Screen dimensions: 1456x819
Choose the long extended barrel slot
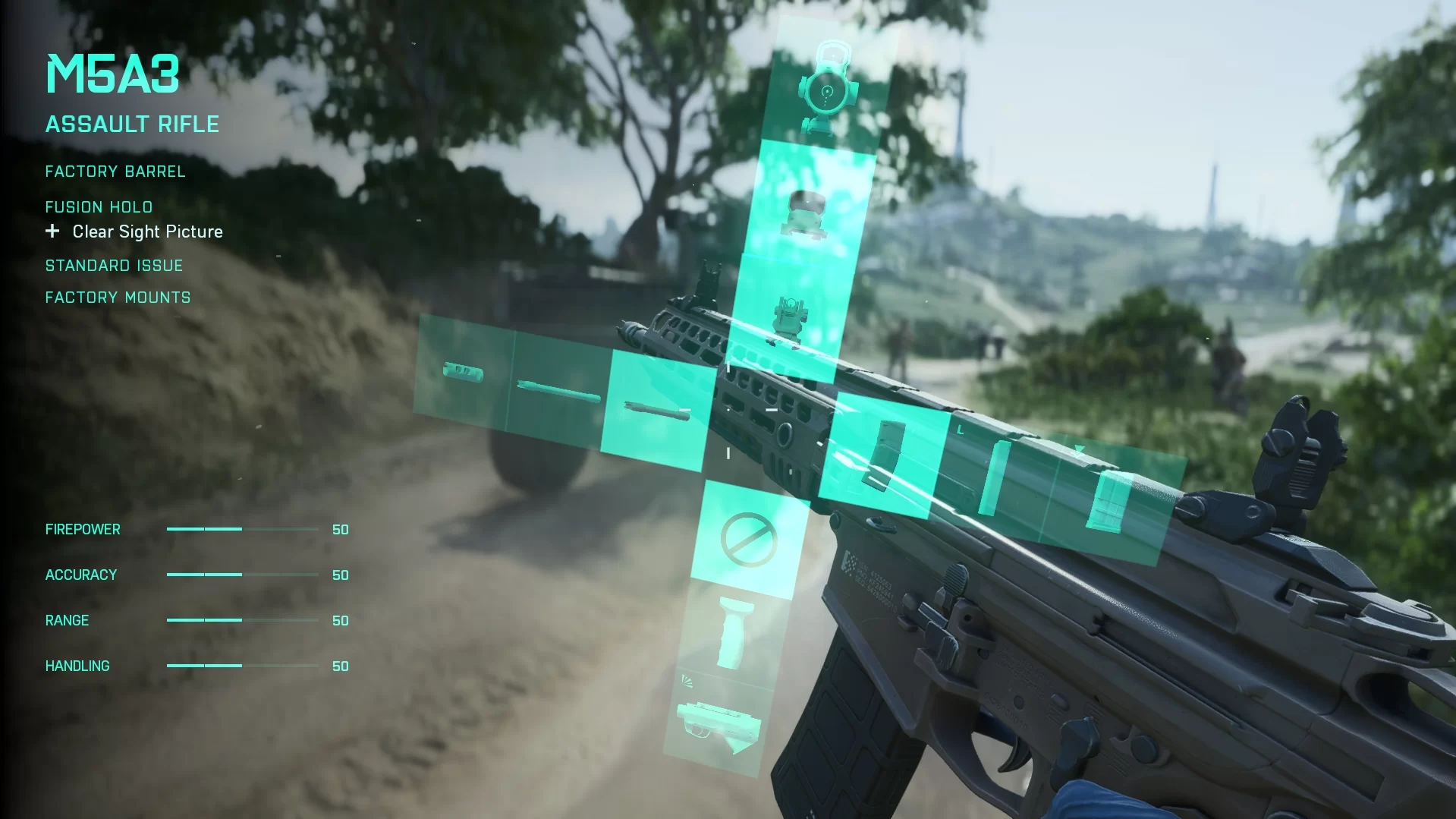pos(558,392)
